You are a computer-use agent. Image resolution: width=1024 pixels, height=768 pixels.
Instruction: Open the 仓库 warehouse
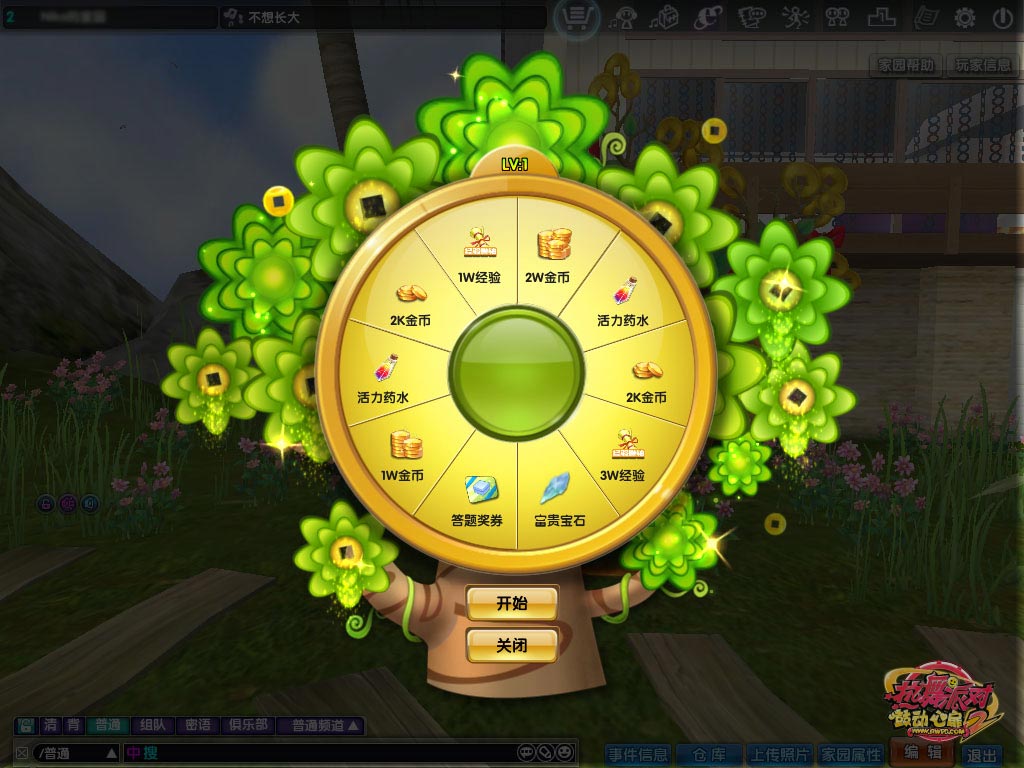pyautogui.click(x=708, y=755)
